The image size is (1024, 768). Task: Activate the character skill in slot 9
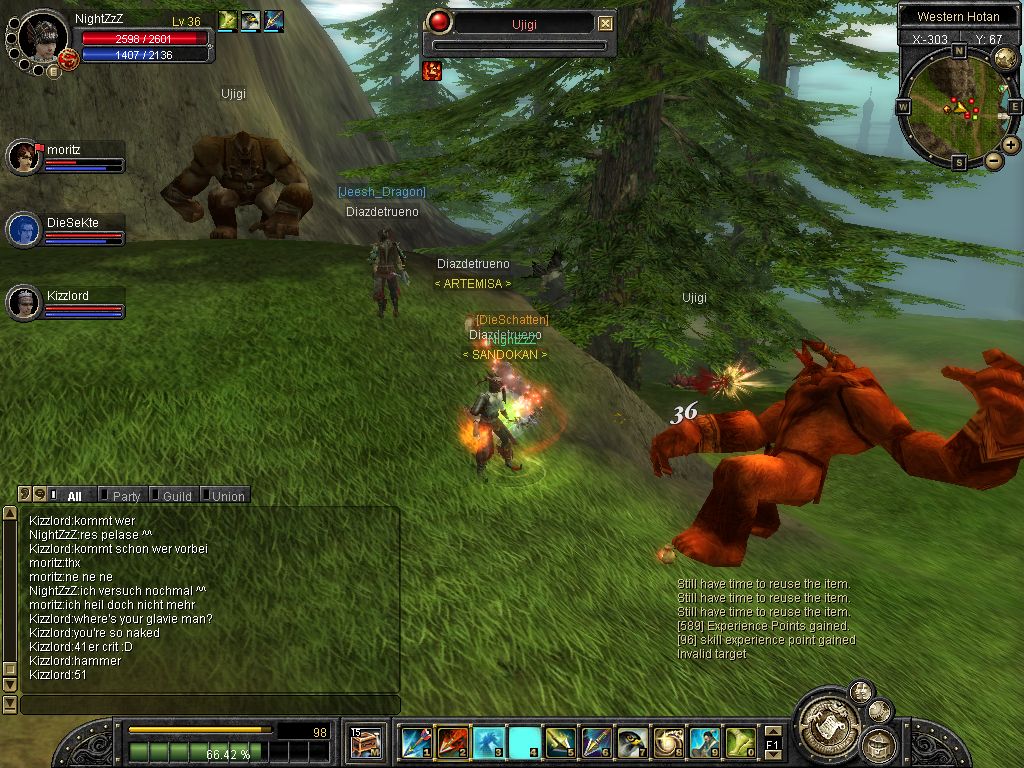pos(703,743)
